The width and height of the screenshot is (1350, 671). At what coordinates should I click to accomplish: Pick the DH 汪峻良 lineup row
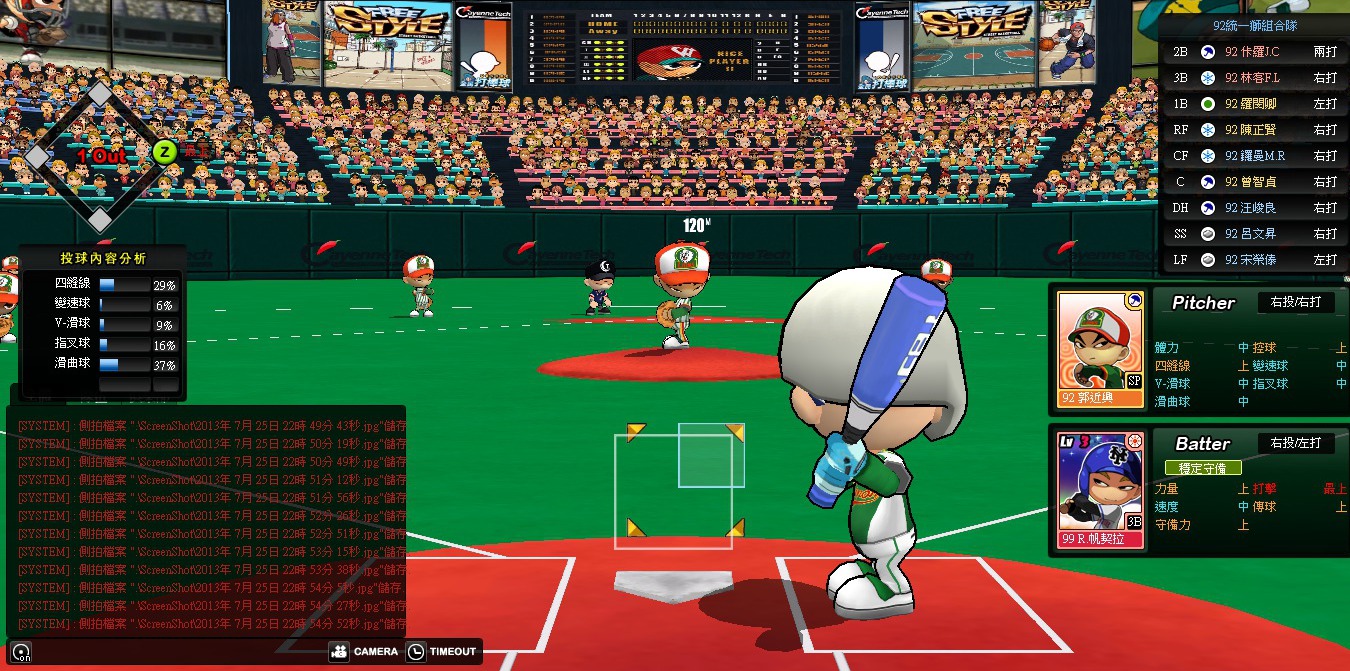pyautogui.click(x=1256, y=208)
